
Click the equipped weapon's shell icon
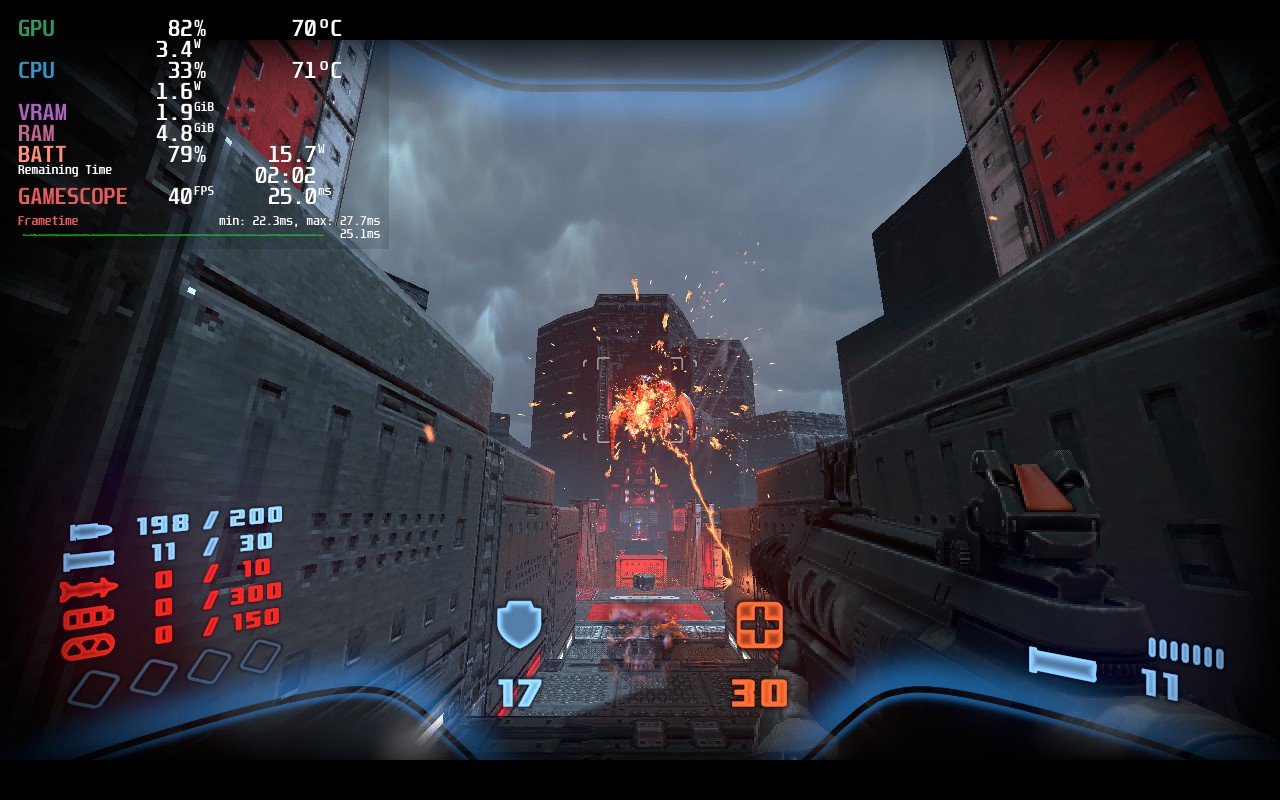1061,663
